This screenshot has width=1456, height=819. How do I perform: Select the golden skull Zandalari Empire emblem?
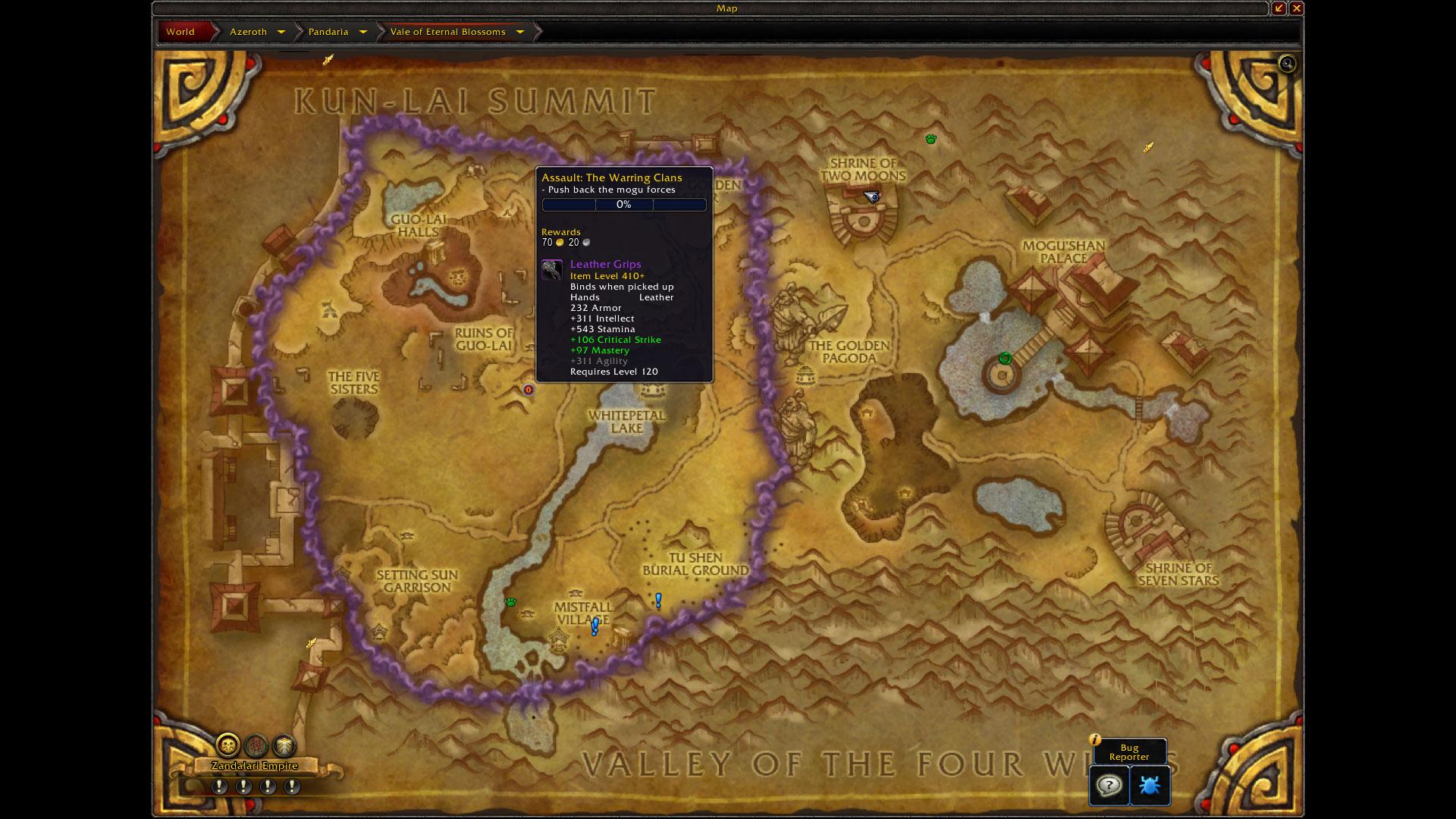[x=227, y=745]
